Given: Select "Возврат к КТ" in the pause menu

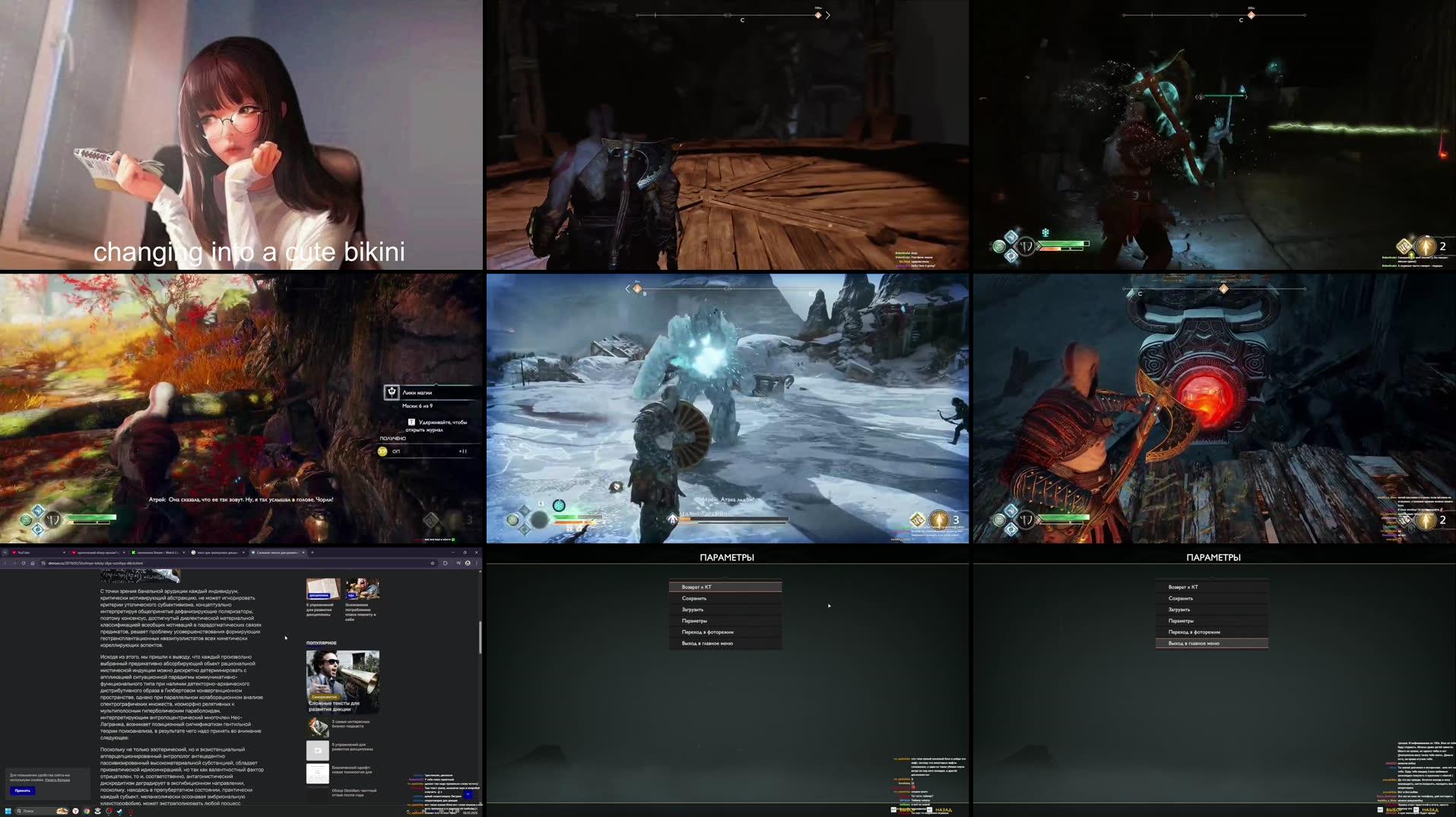Looking at the screenshot, I should (726, 586).
